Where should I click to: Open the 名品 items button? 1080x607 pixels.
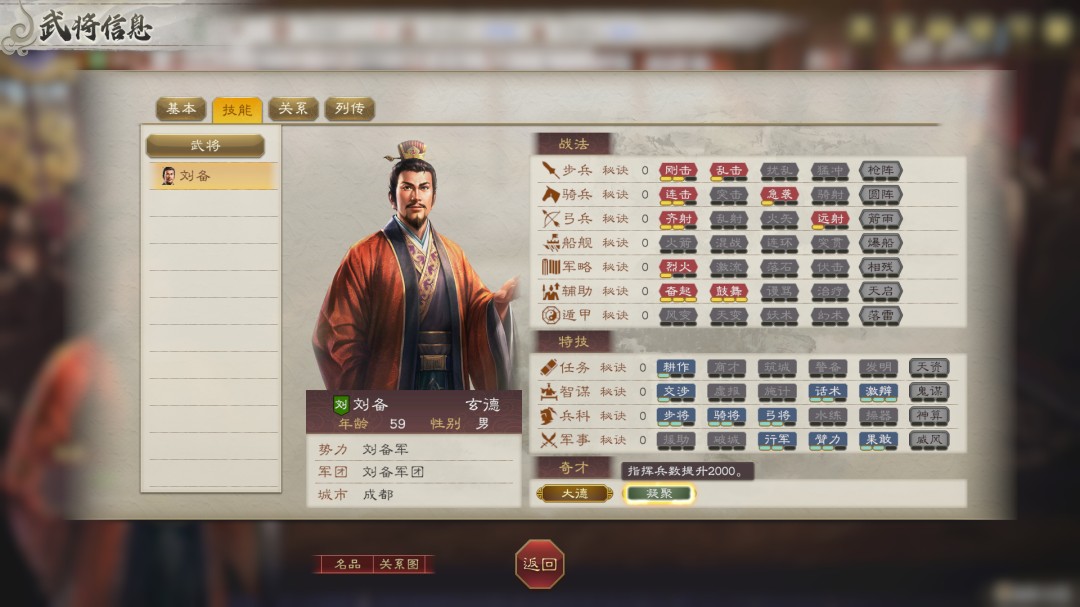coord(347,564)
